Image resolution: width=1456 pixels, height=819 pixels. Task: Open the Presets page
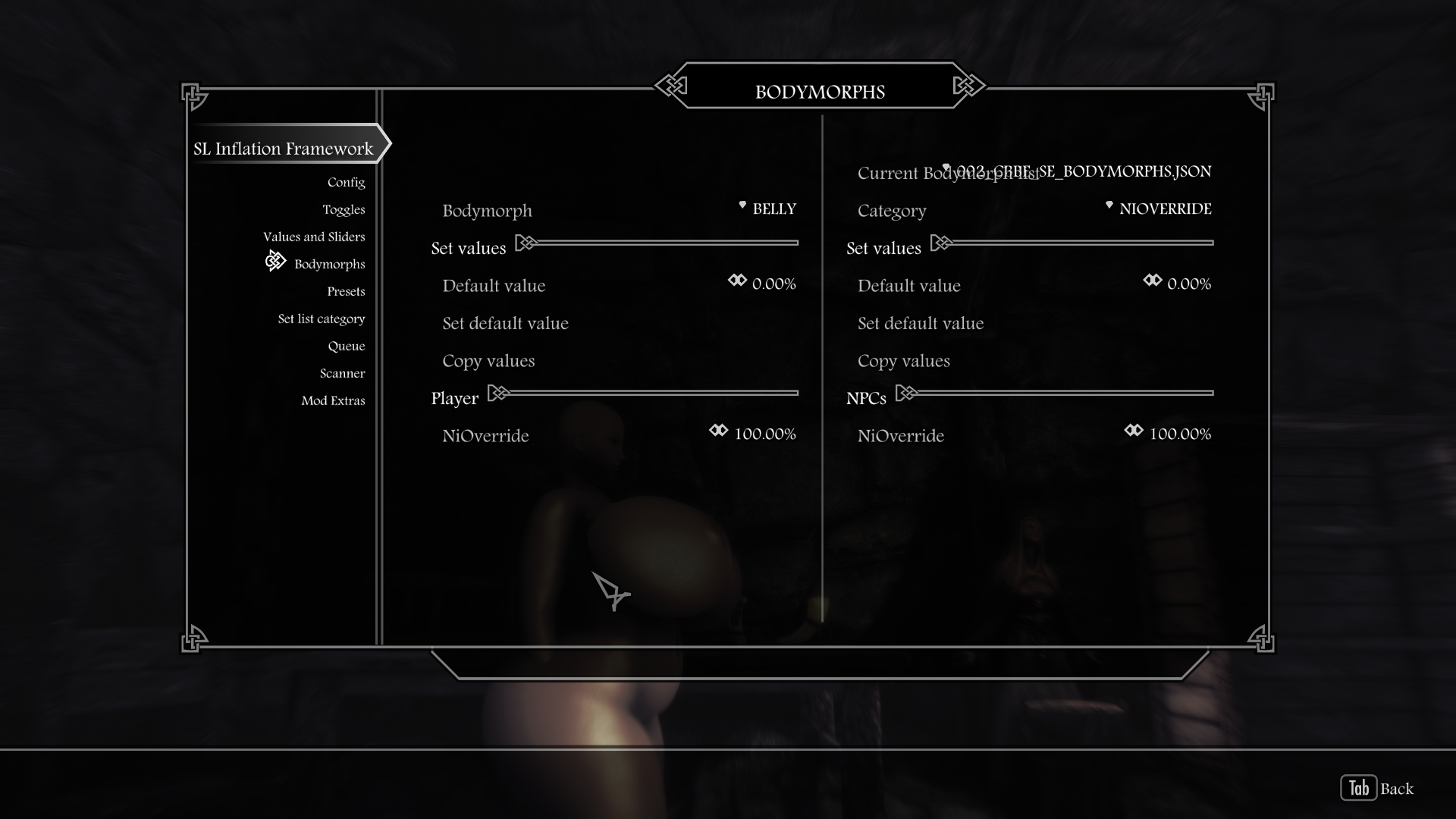coord(346,292)
